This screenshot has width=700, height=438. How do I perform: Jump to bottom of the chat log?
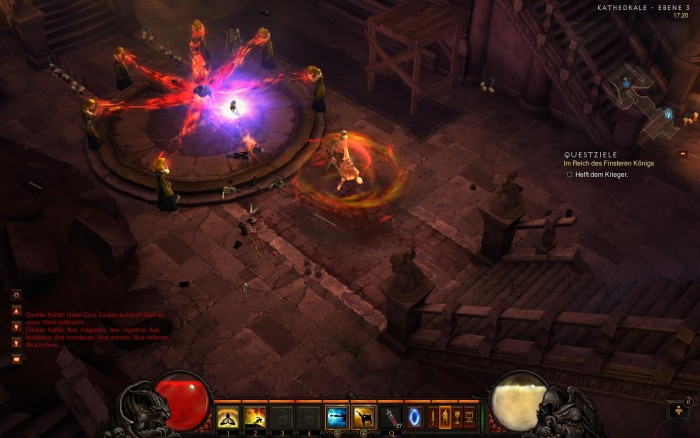coord(16,342)
